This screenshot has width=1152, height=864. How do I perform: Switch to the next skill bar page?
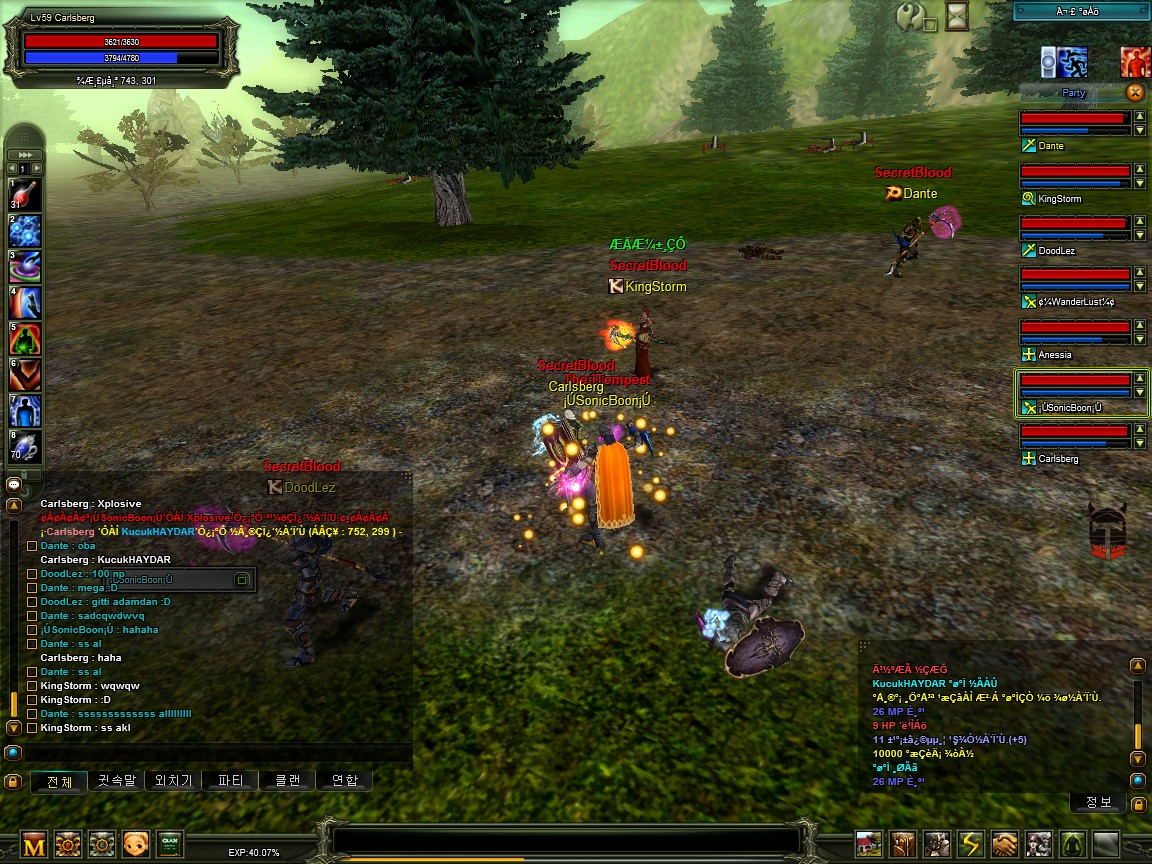click(39, 169)
